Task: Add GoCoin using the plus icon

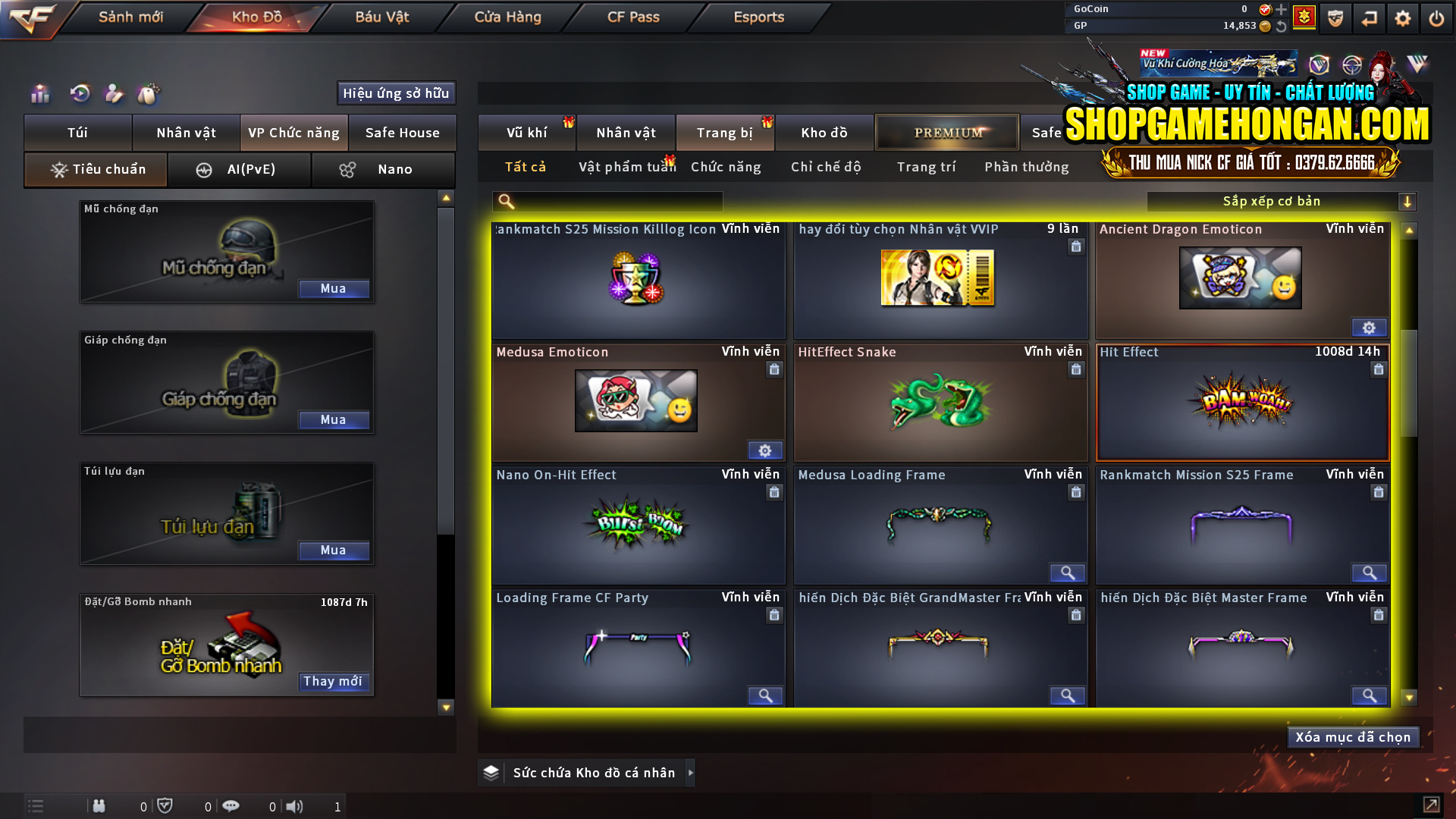Action: 1281,10
